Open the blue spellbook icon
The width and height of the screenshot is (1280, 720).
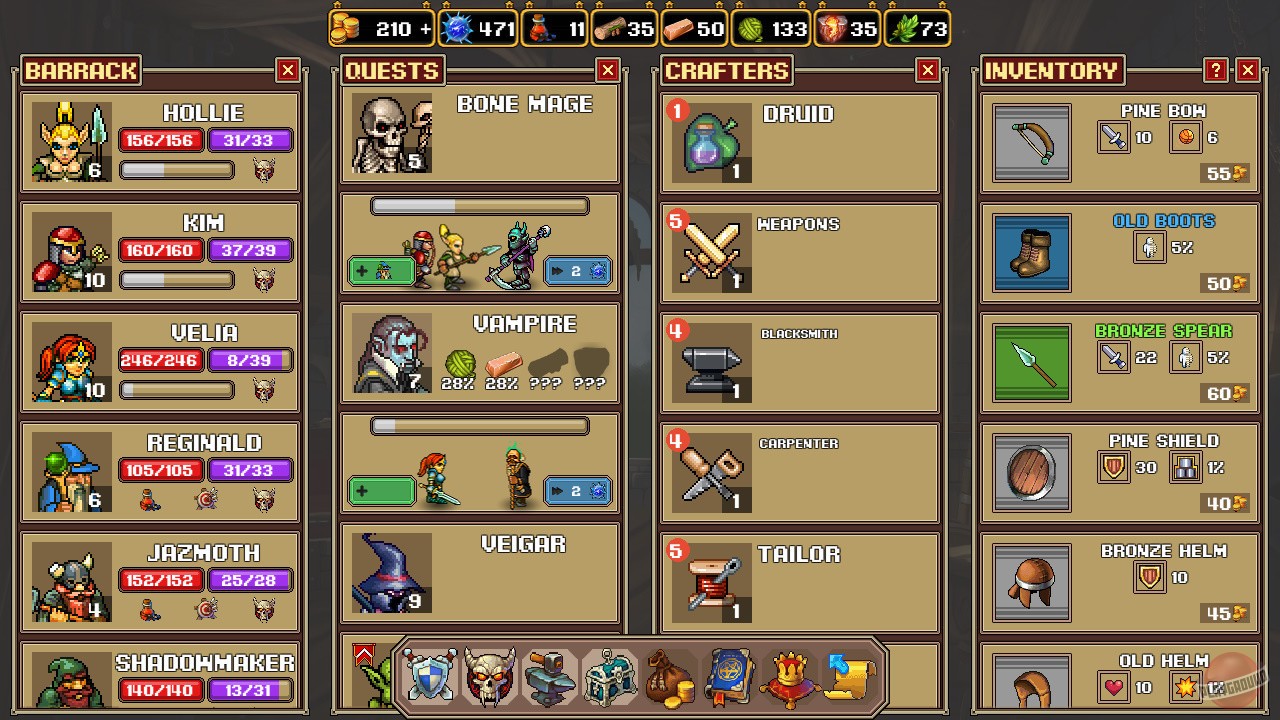tap(728, 678)
